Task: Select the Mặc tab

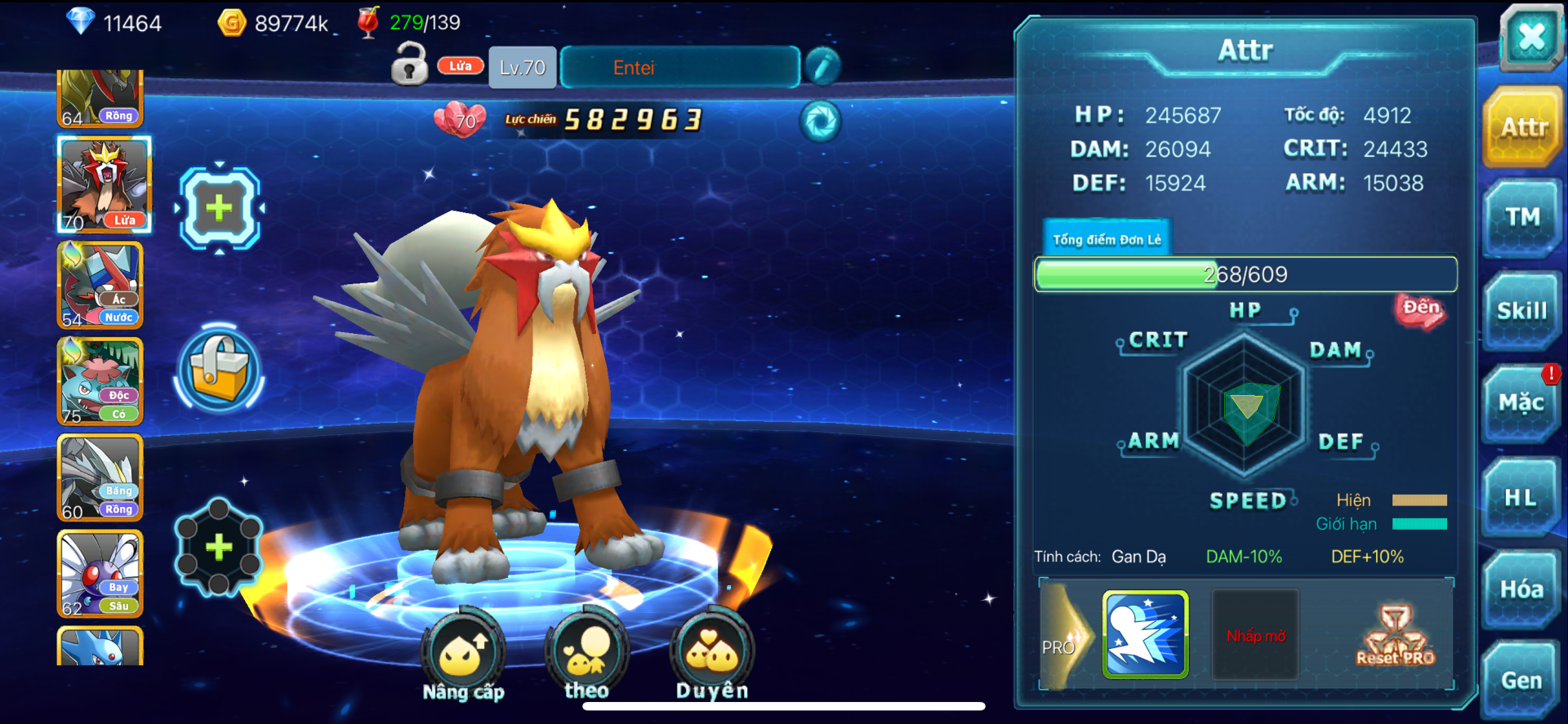Action: [1521, 403]
